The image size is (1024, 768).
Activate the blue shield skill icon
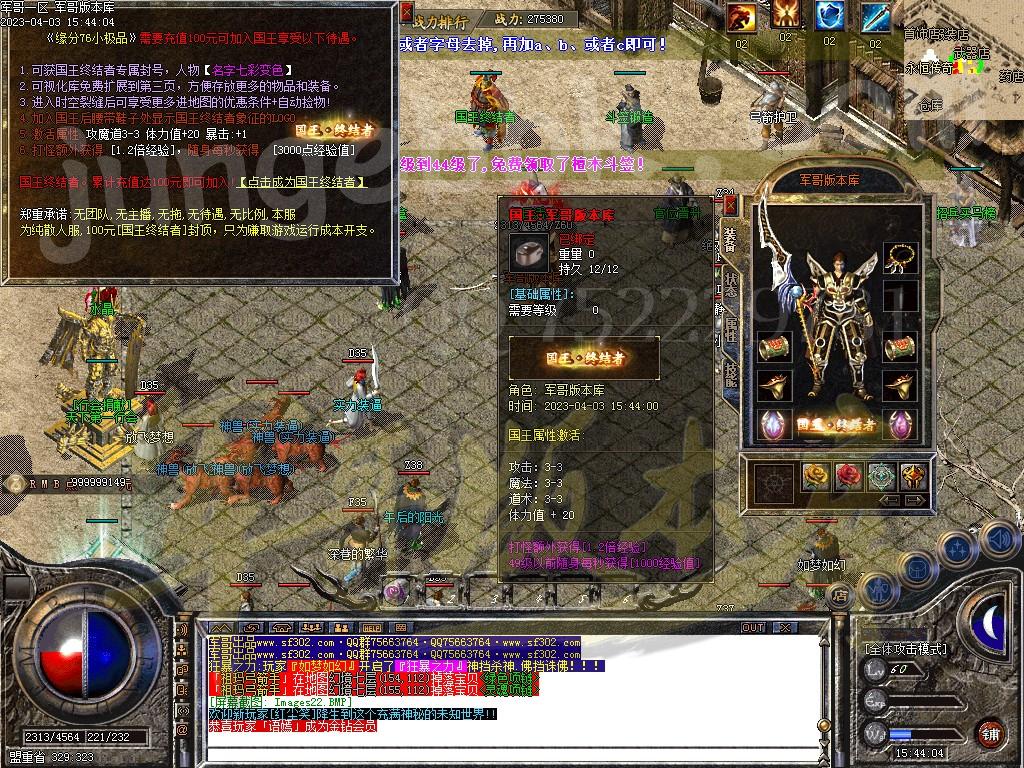pos(829,17)
